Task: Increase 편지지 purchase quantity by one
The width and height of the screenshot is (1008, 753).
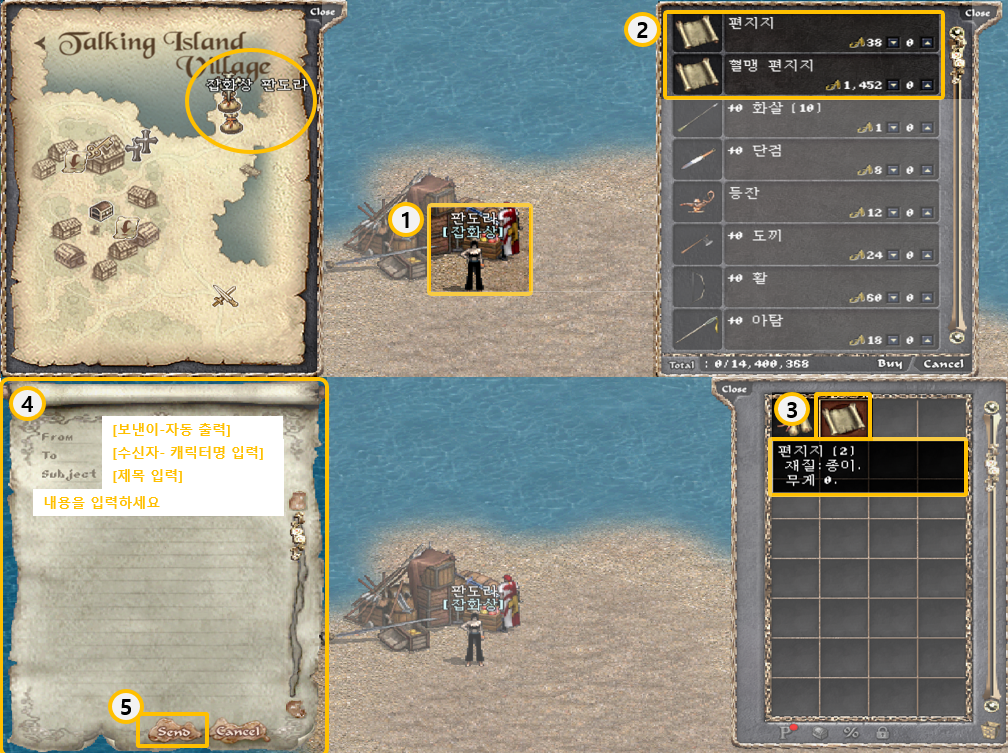Action: pos(927,44)
